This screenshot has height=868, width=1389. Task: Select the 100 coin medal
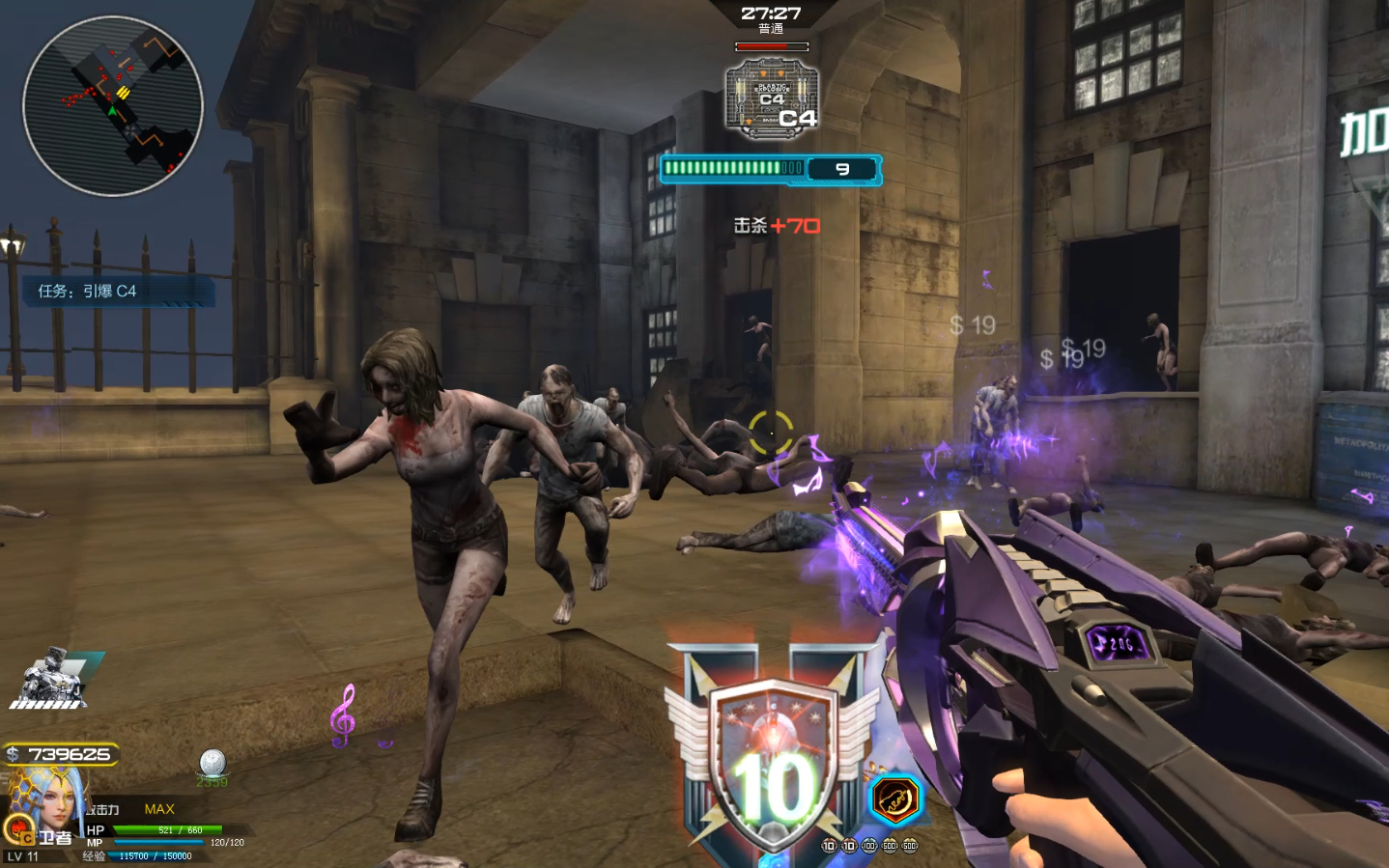tap(869, 846)
